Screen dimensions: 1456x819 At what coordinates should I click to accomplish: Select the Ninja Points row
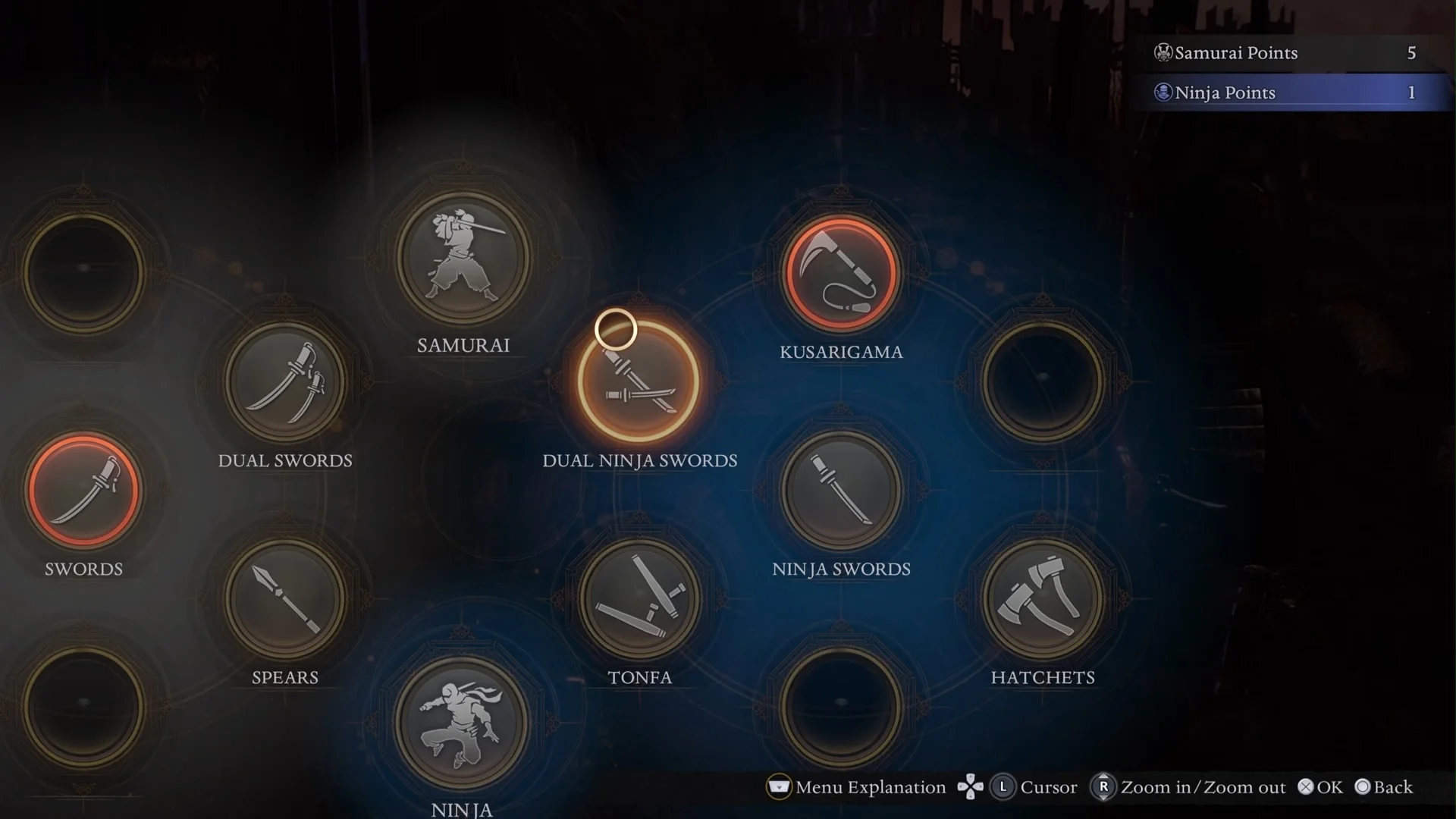tap(1289, 93)
